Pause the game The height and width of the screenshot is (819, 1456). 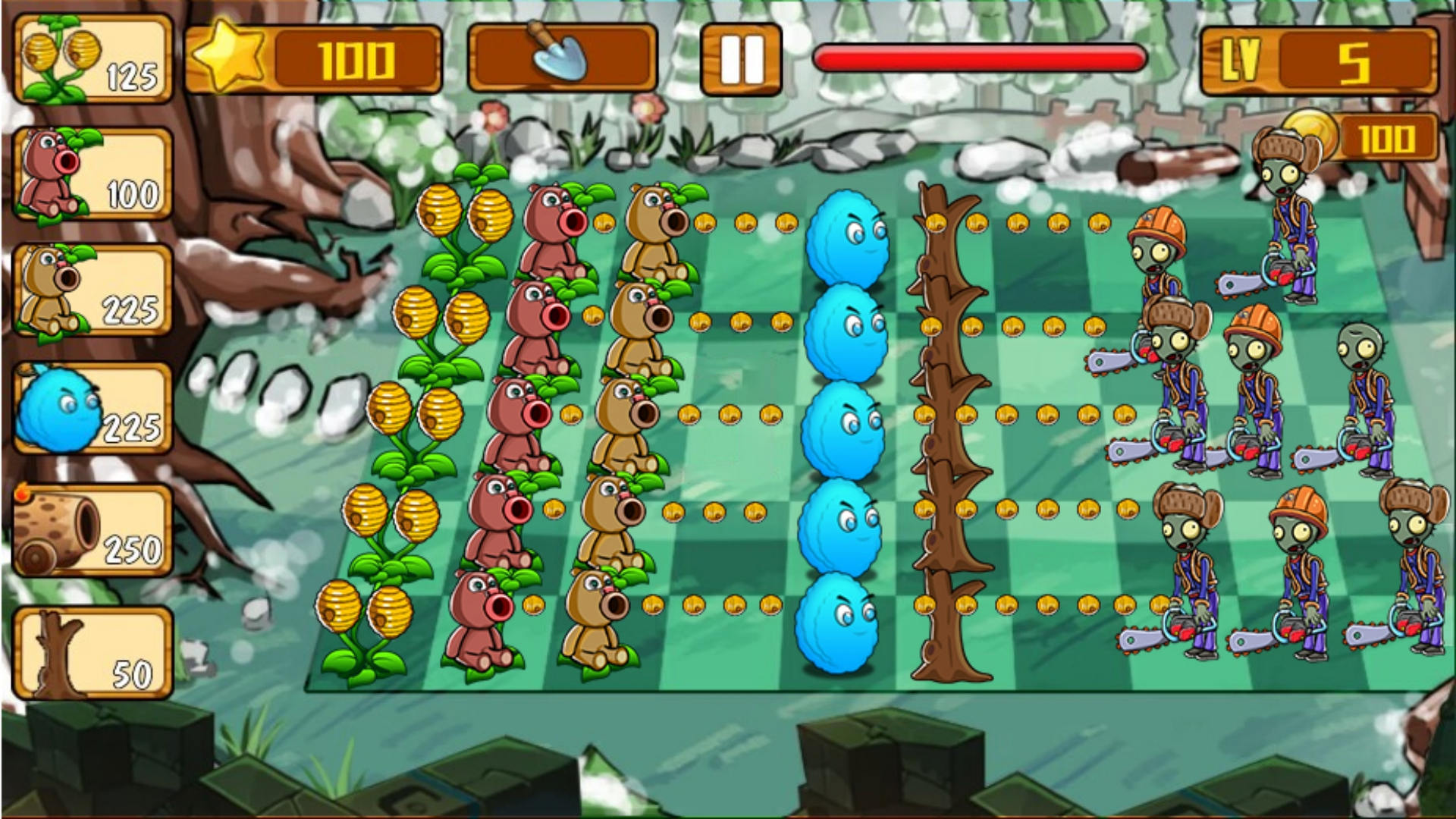740,59
